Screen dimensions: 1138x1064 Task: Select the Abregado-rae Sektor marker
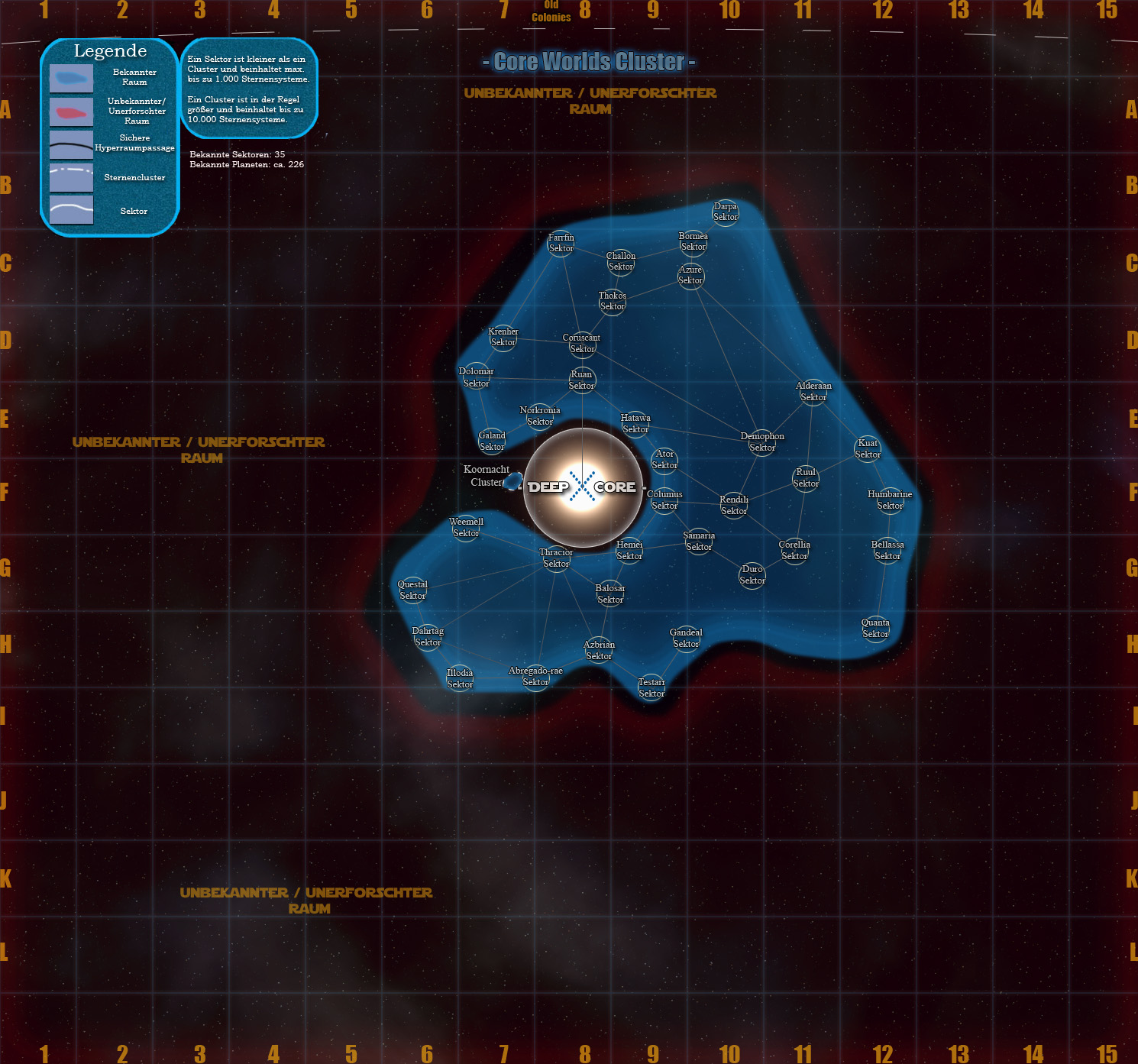click(535, 677)
